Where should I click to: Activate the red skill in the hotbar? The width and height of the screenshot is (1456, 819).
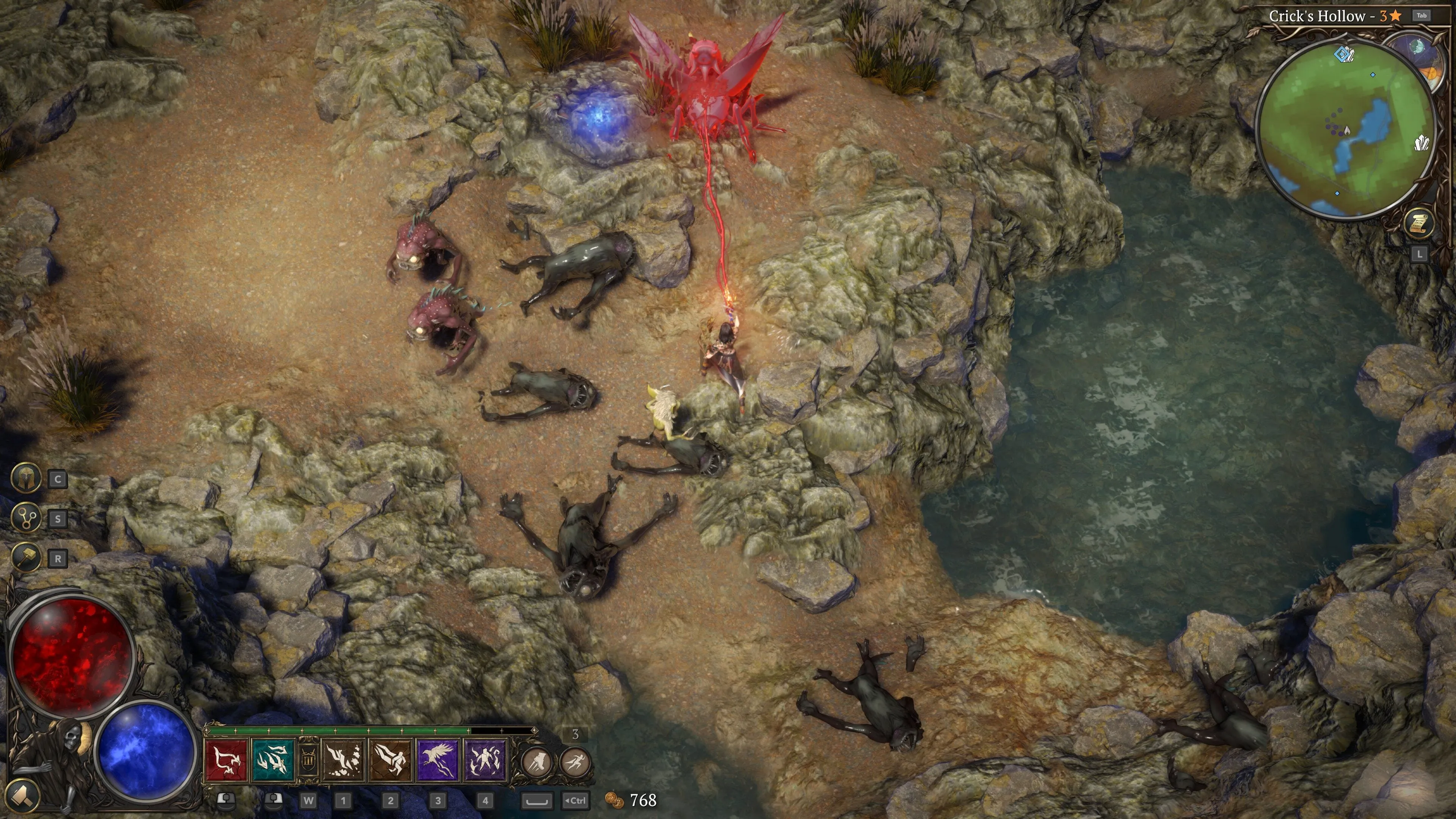(226, 760)
